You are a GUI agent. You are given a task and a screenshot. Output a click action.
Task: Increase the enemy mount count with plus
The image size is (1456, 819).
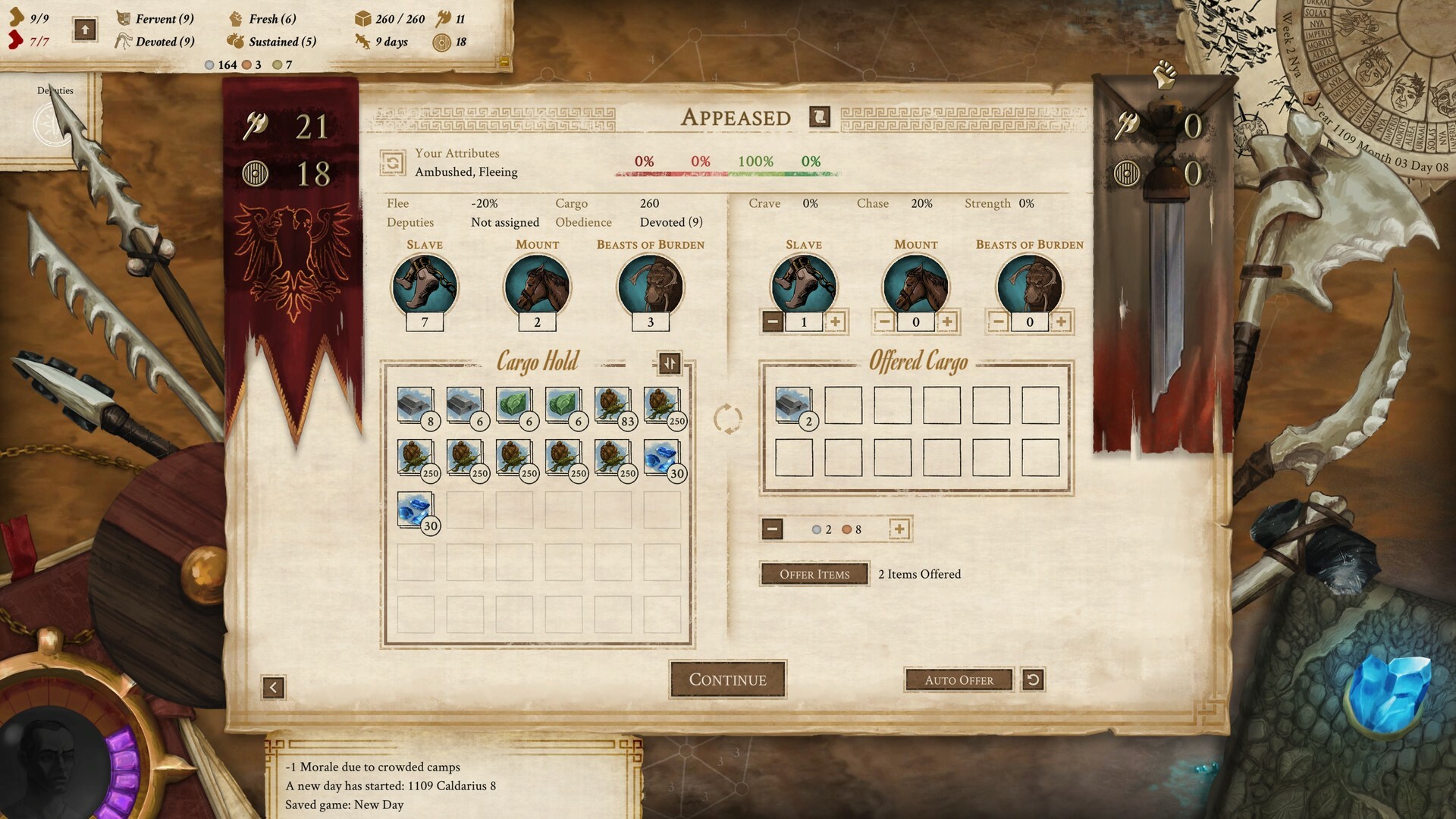click(x=949, y=321)
